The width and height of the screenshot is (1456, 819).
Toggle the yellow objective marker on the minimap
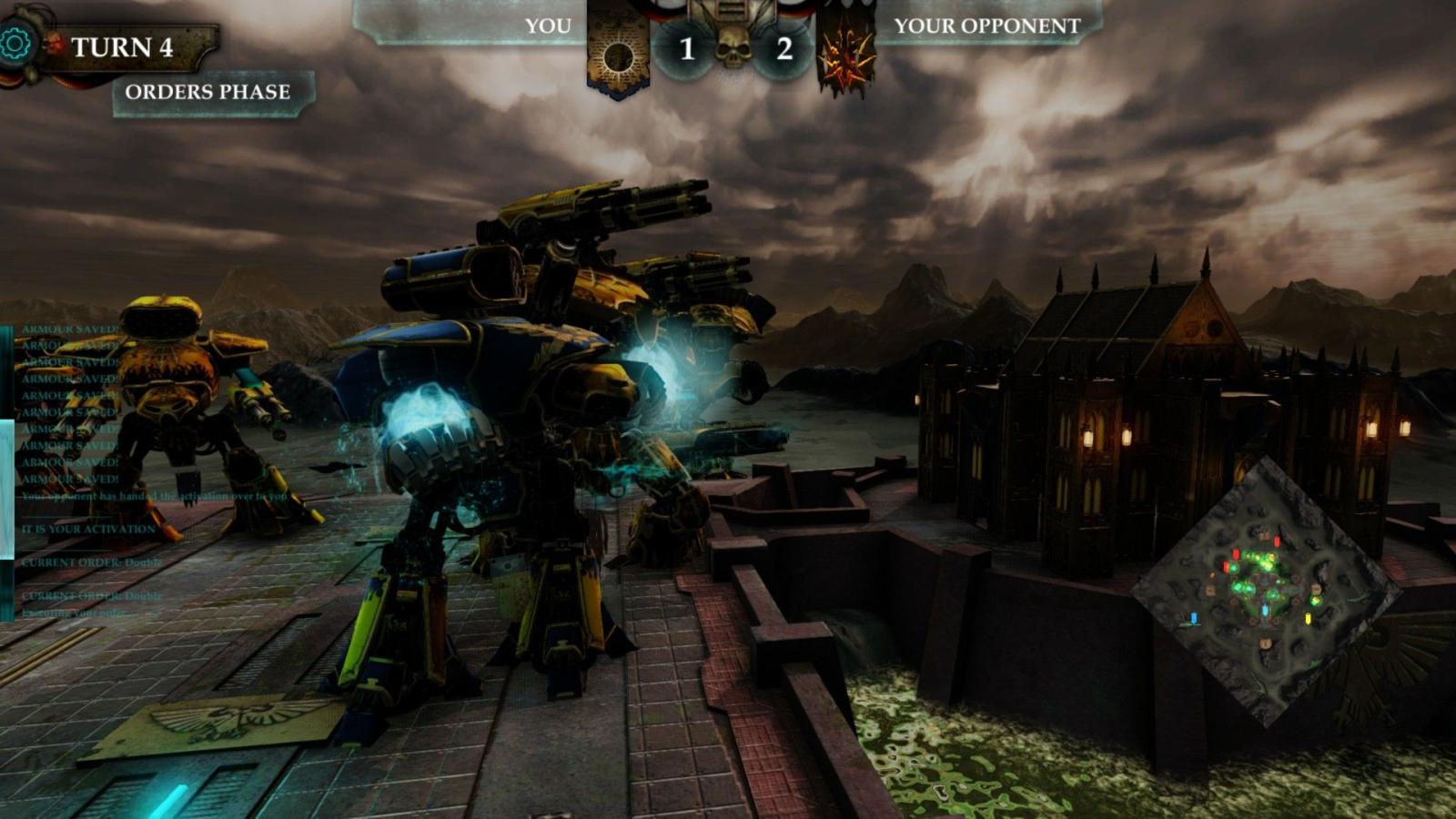(x=1309, y=619)
